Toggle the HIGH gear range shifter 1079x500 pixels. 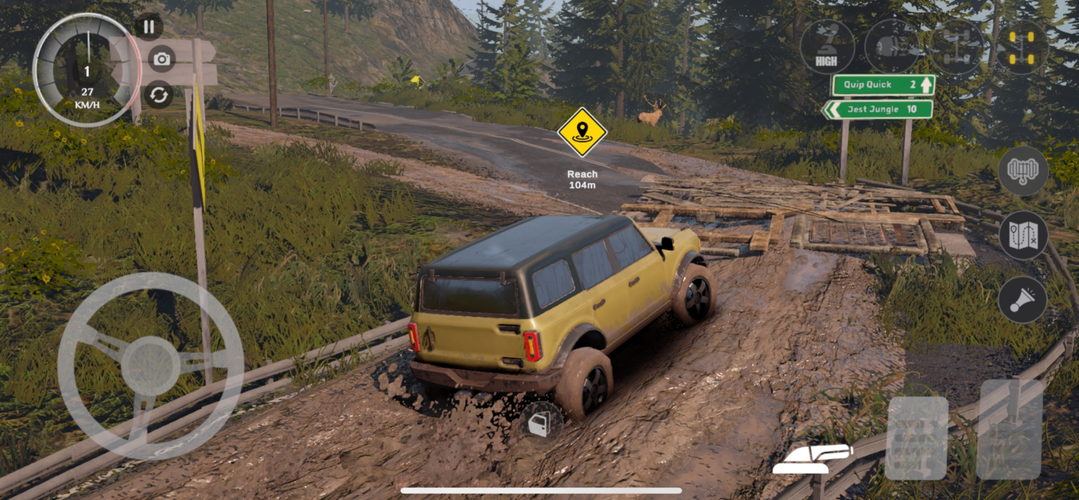(828, 46)
